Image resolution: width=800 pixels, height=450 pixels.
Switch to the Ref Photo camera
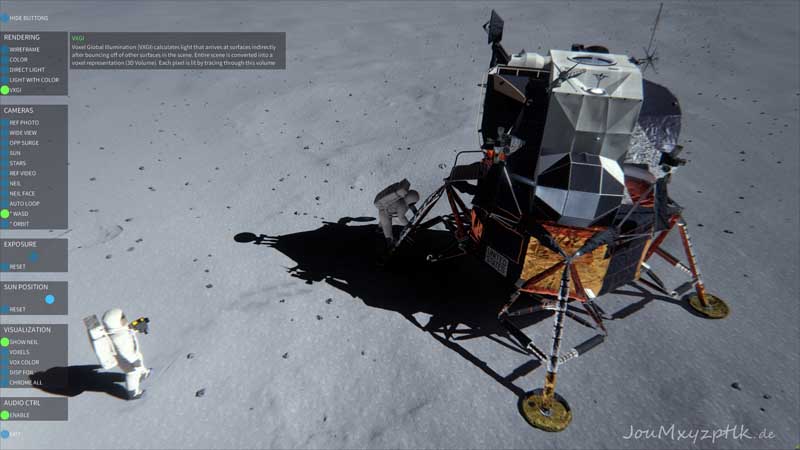coord(5,122)
